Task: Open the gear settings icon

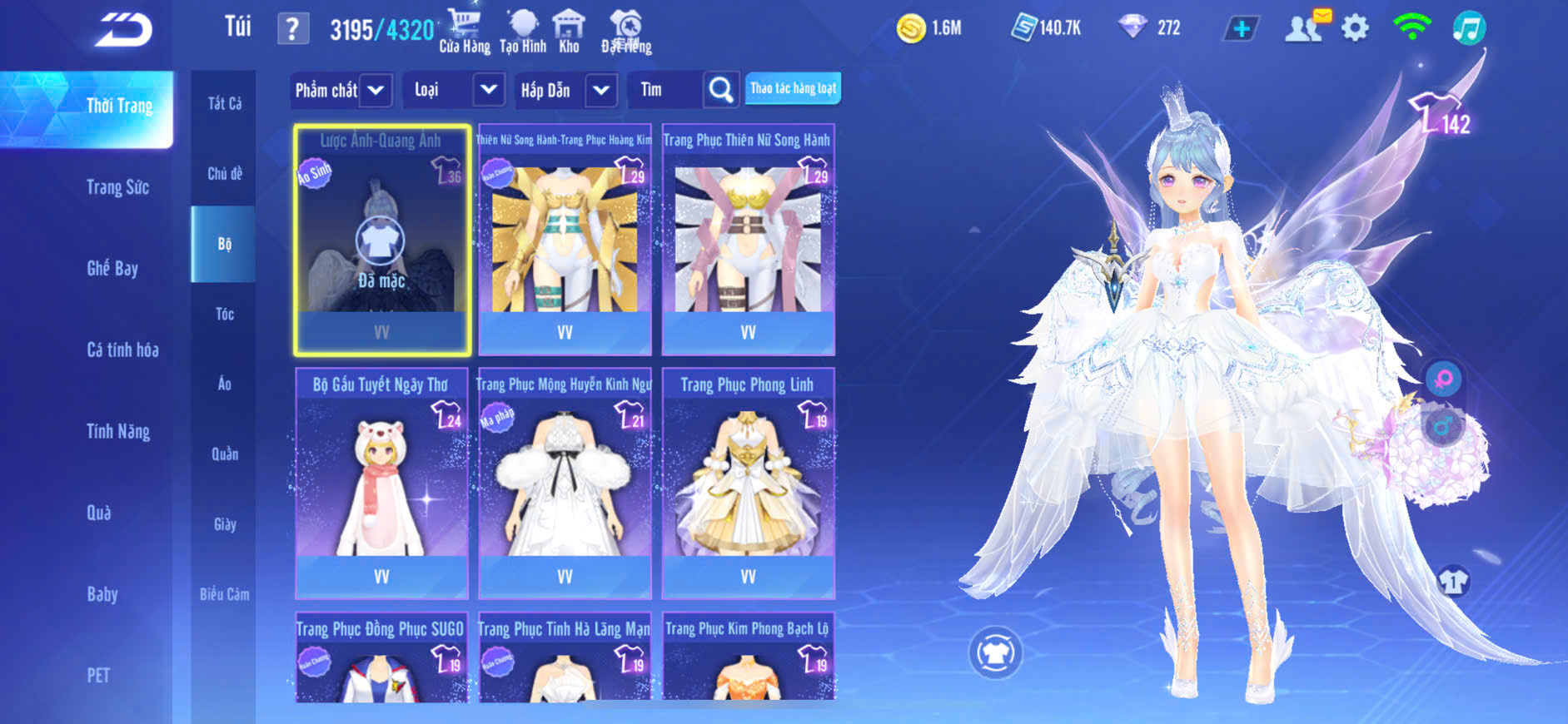Action: [x=1355, y=28]
